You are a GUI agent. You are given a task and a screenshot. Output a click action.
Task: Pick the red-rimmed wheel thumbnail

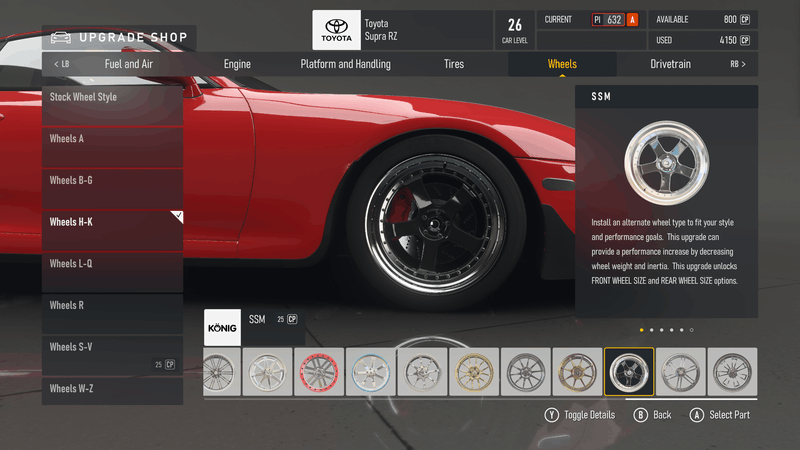point(319,372)
